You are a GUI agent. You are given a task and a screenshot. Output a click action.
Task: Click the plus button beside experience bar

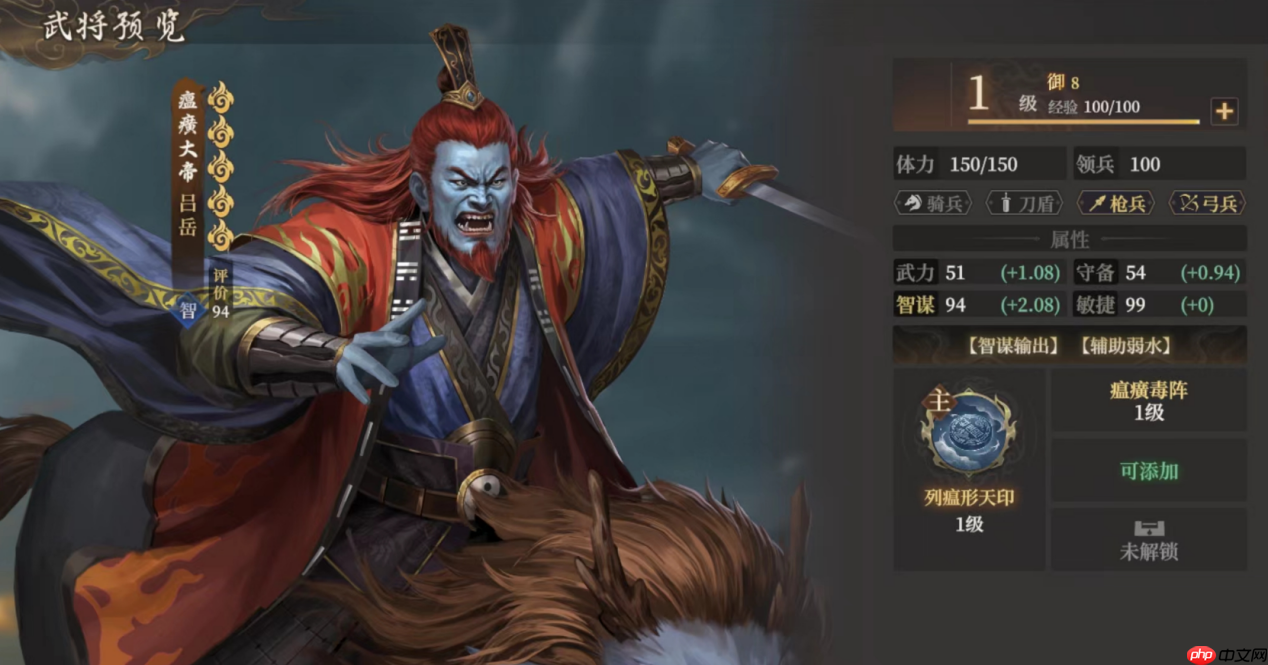coord(1224,112)
